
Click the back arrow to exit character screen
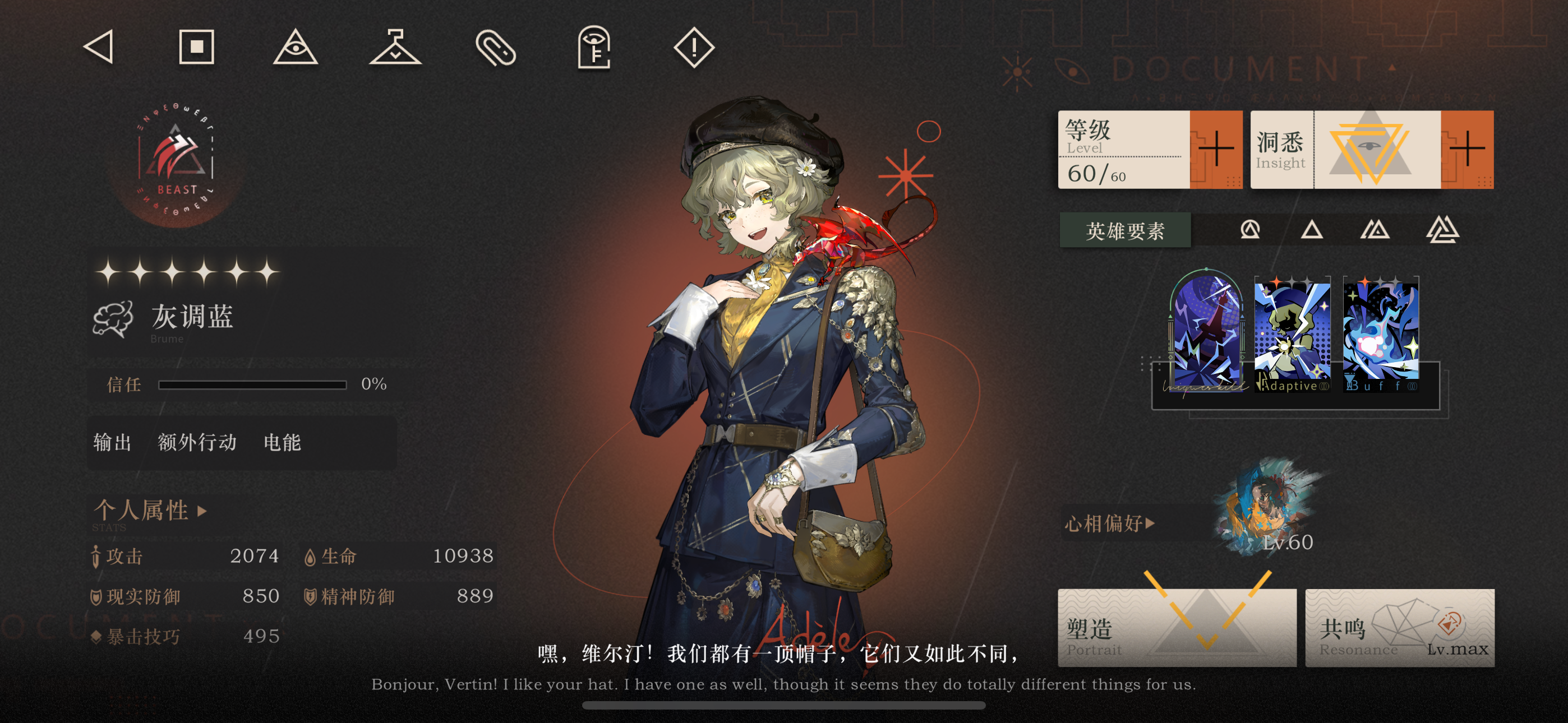pyautogui.click(x=101, y=47)
